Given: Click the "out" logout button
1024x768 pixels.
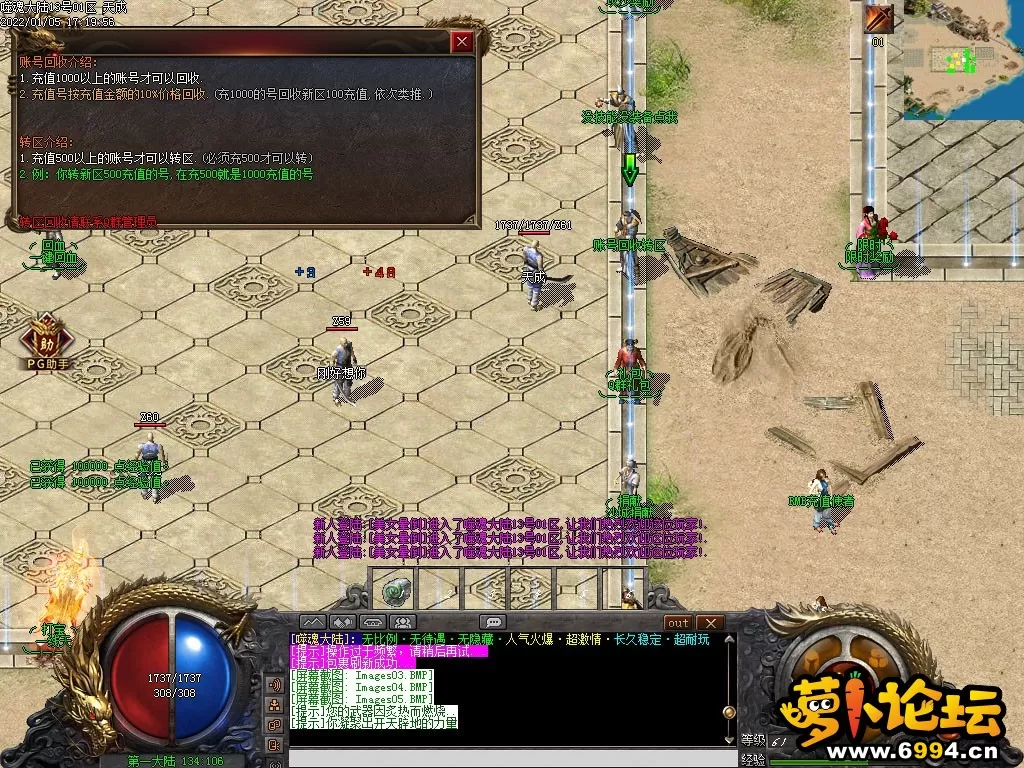Looking at the screenshot, I should (678, 623).
